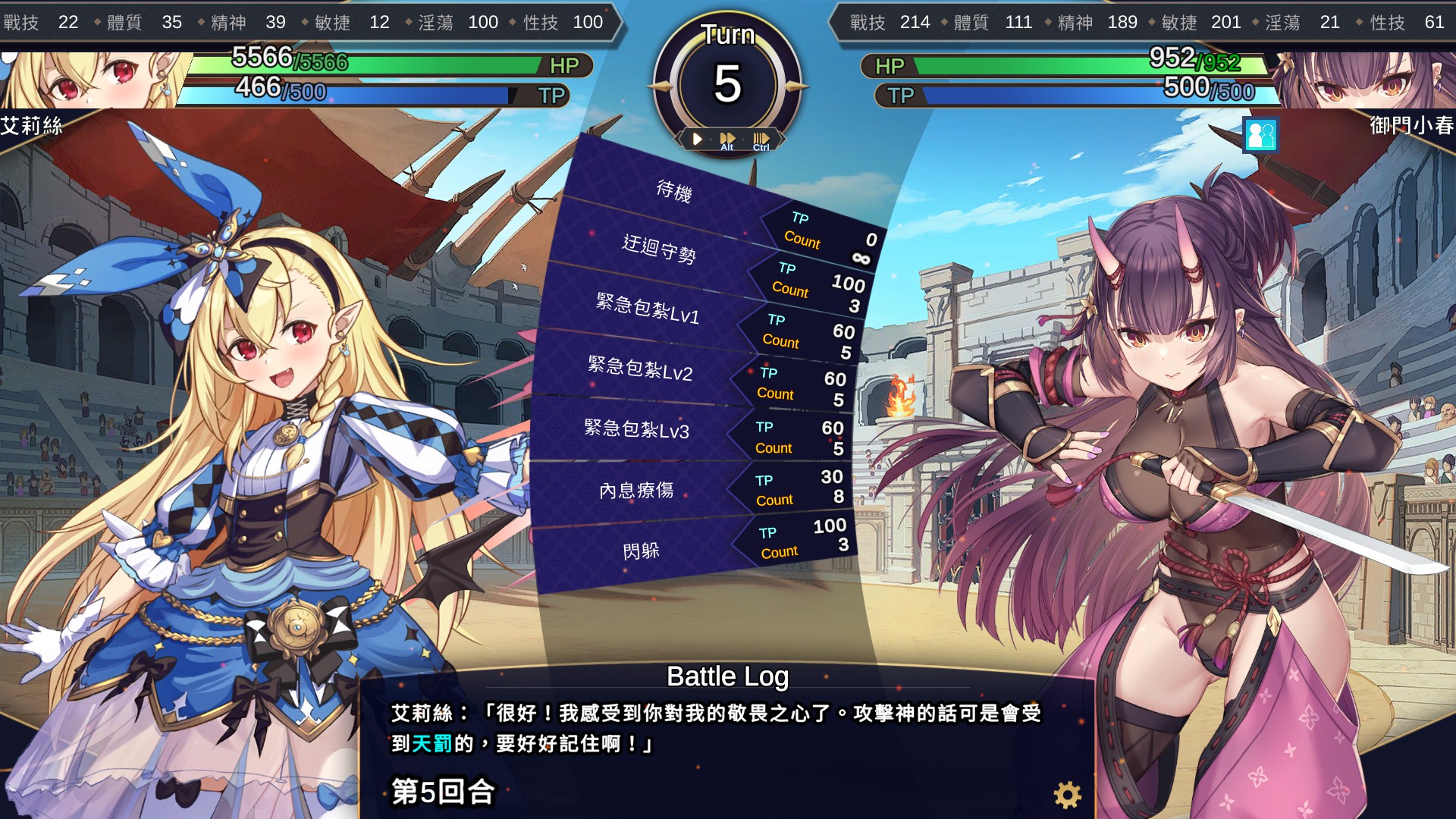Select the 待機 standby action
Screen dimensions: 1456x819
673,190
